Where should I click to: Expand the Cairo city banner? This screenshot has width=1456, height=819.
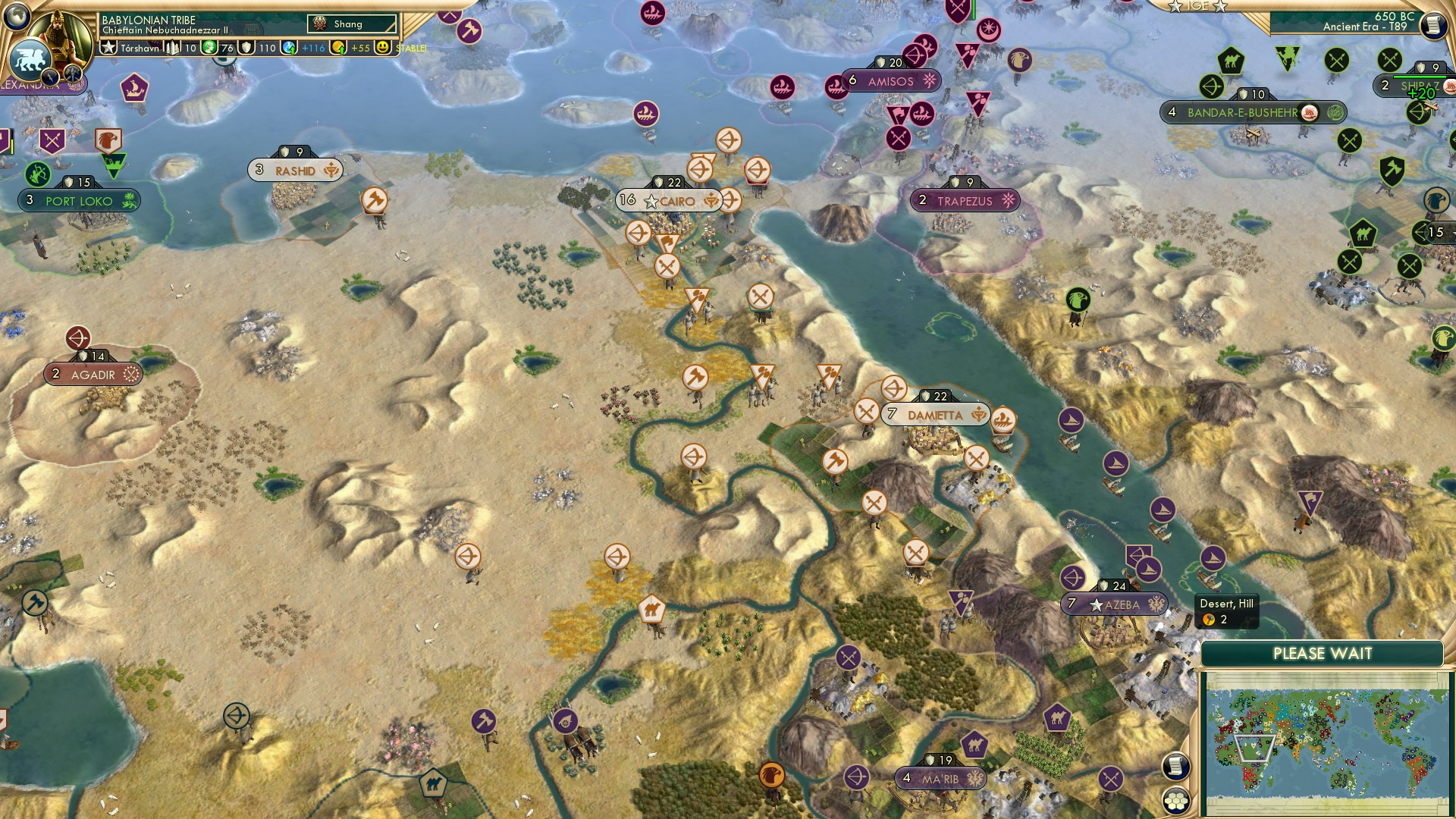coord(667,201)
